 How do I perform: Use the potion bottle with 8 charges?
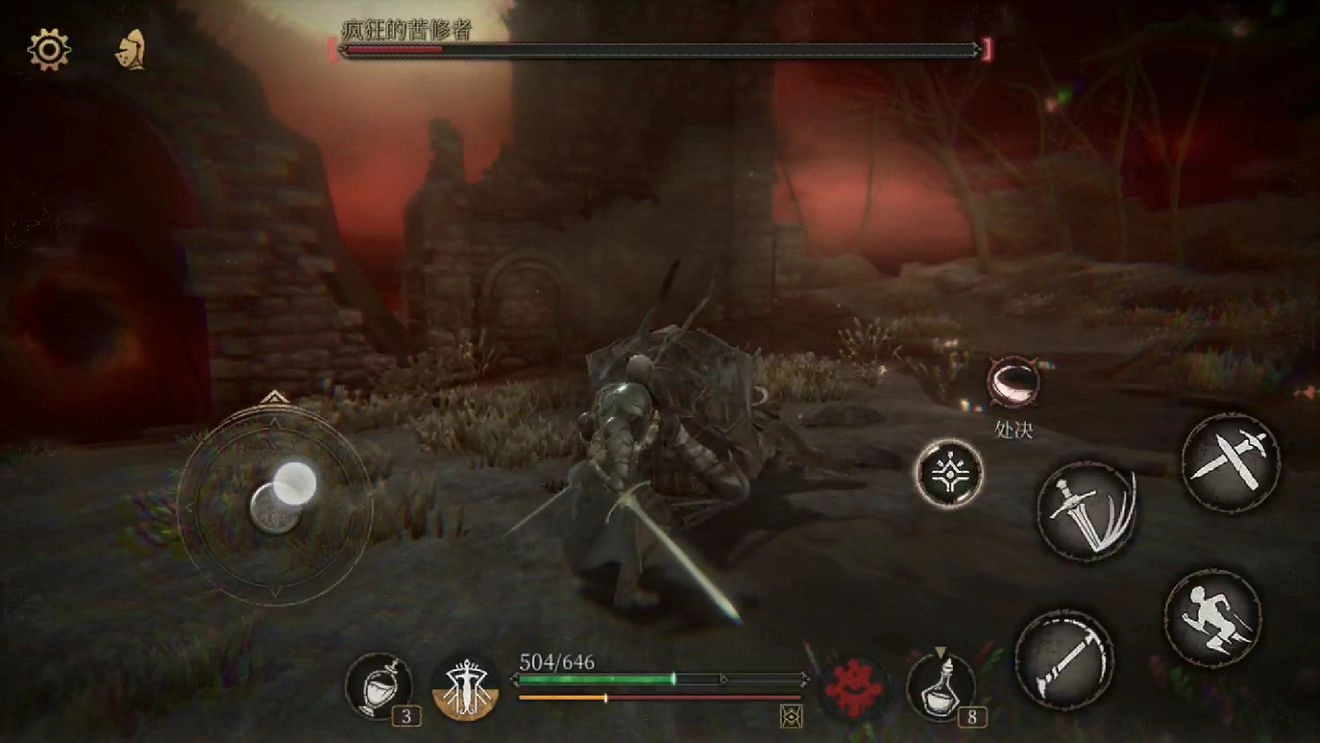[x=940, y=687]
